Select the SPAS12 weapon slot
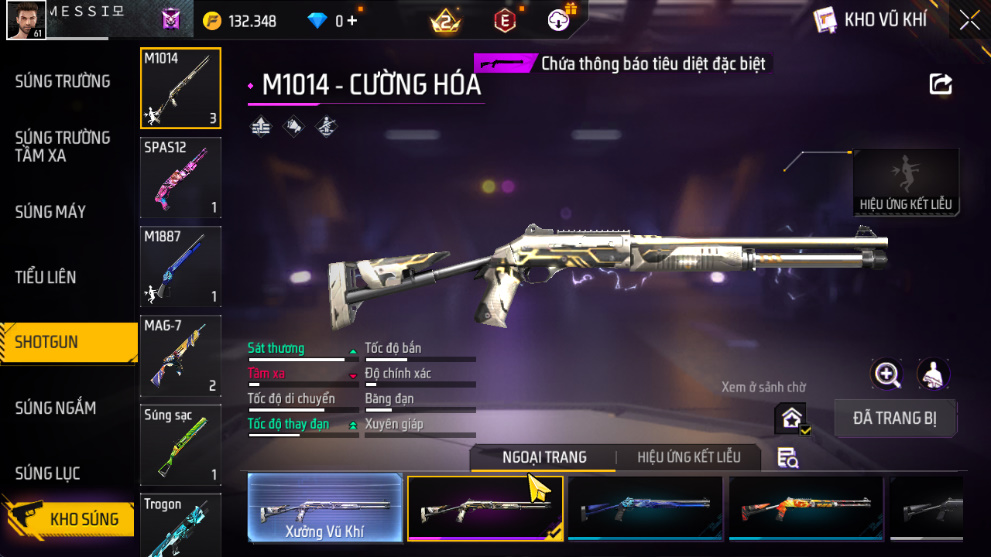 (x=181, y=177)
